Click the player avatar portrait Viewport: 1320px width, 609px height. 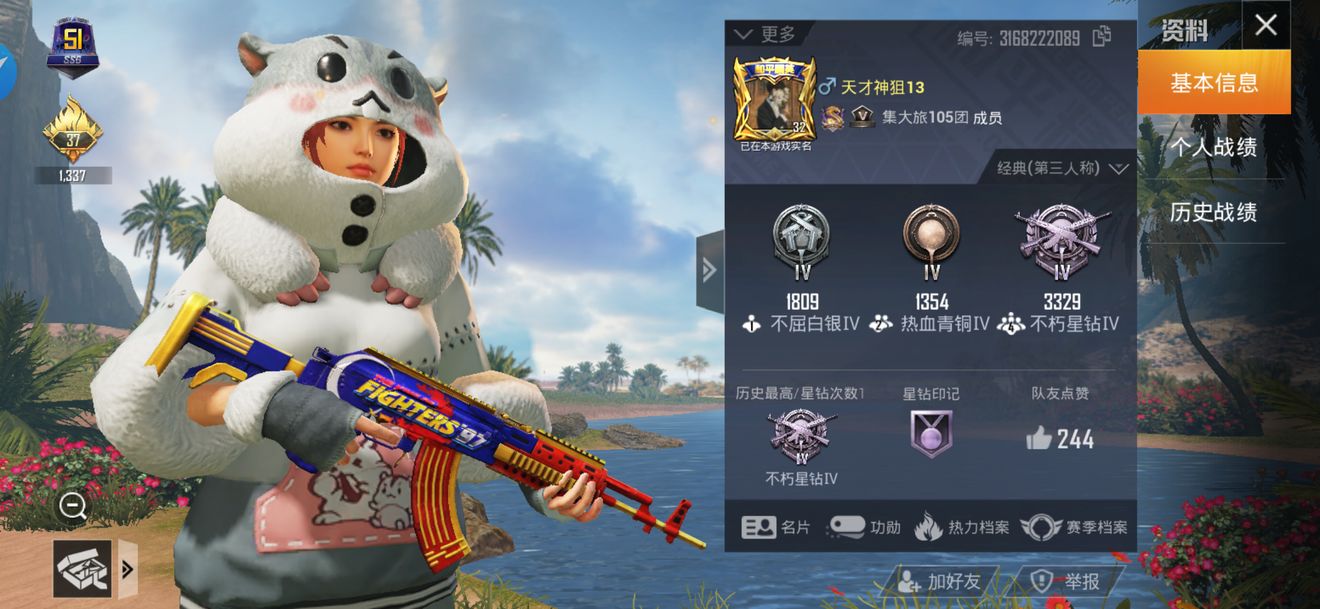(771, 98)
